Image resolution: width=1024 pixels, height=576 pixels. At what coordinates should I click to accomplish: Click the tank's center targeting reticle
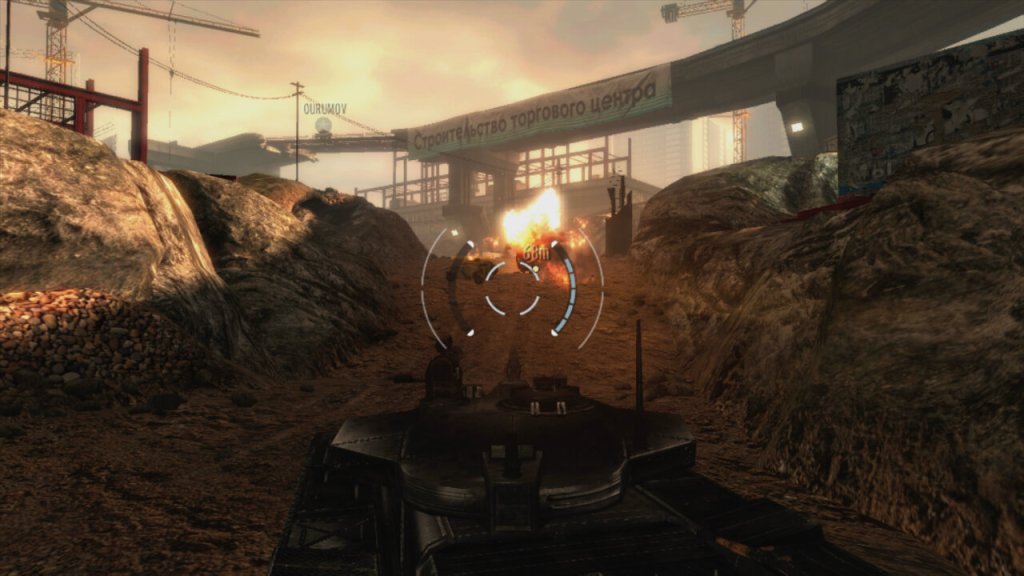pyautogui.click(x=512, y=287)
